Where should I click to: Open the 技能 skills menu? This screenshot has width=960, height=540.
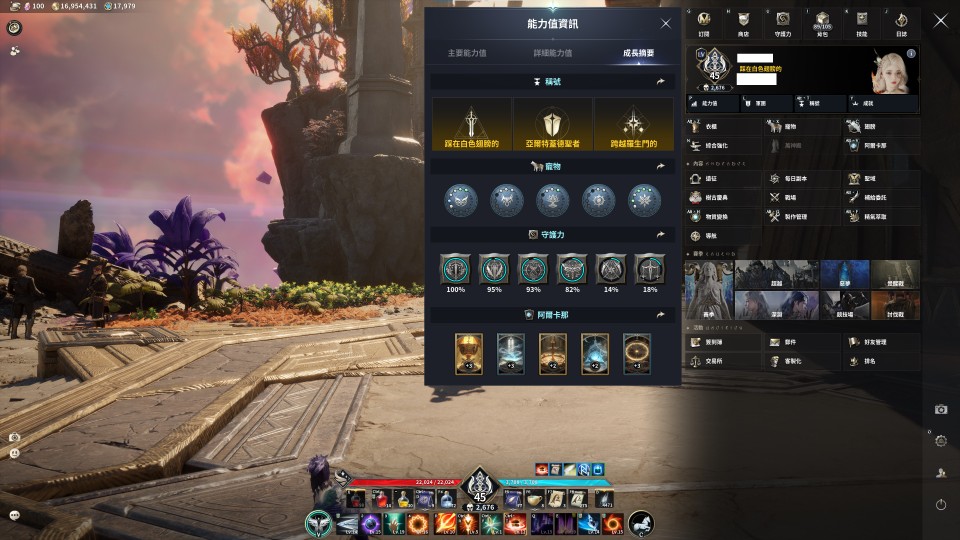pos(862,22)
